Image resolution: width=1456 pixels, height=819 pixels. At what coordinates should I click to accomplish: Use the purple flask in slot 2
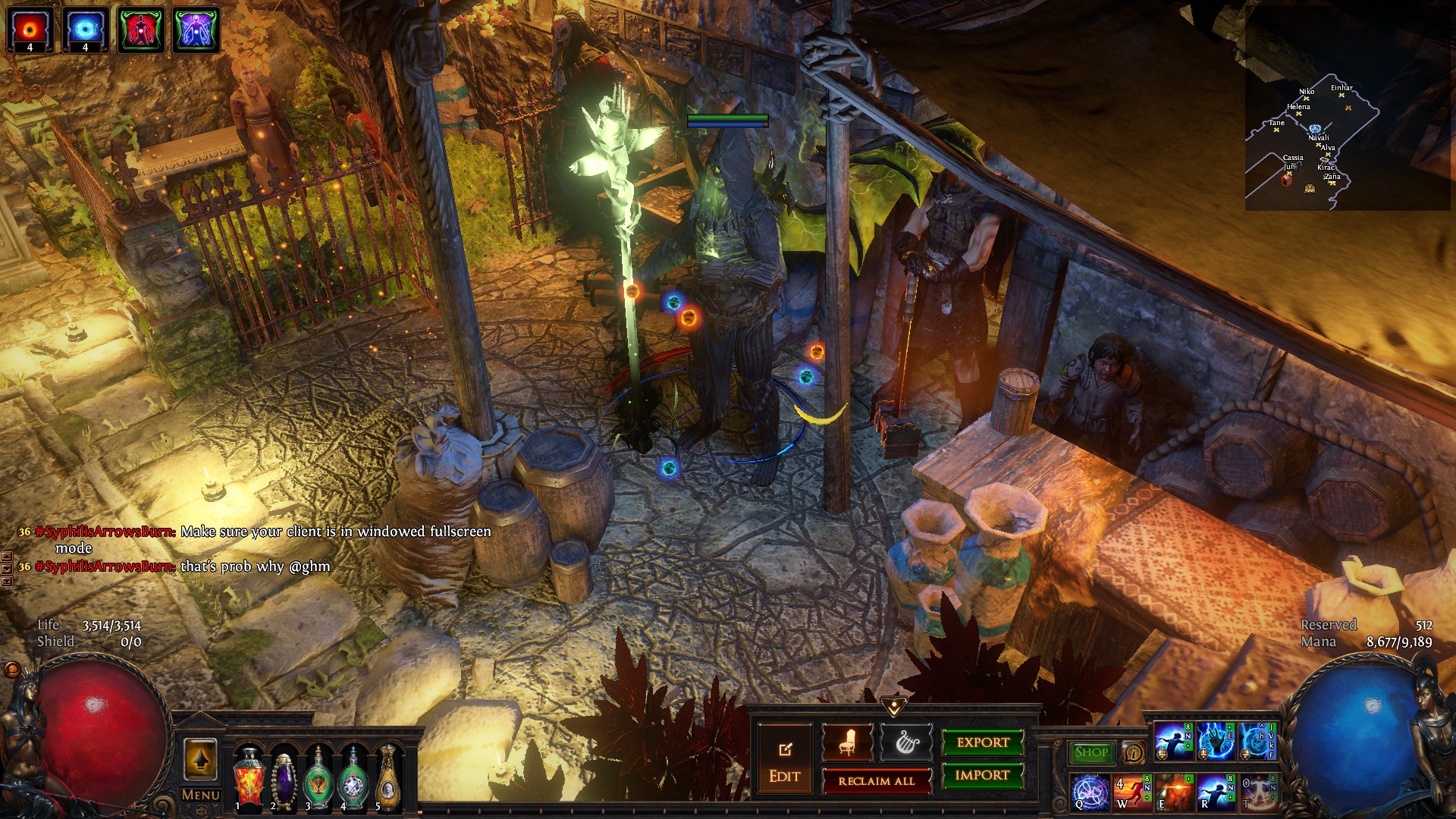click(284, 777)
